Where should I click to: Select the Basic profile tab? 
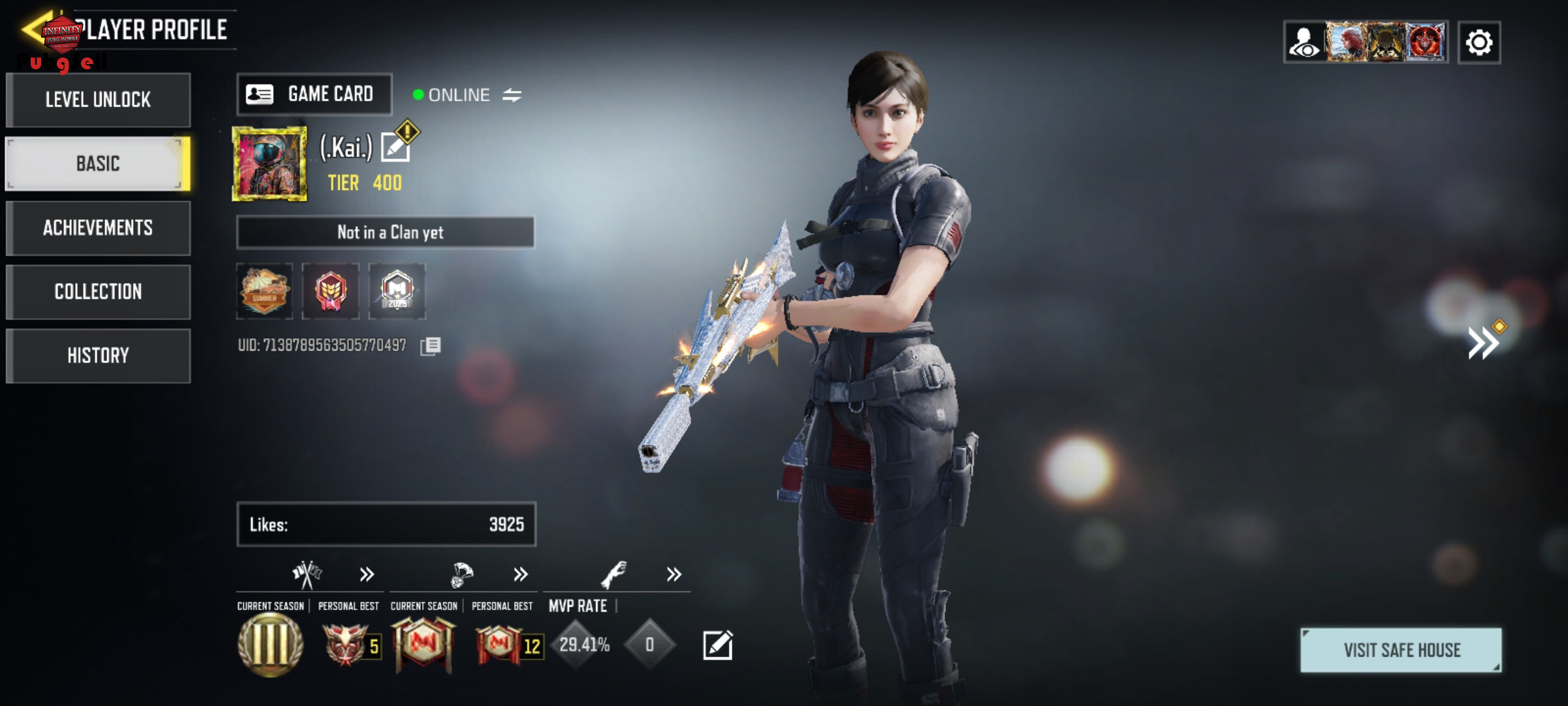tap(98, 163)
